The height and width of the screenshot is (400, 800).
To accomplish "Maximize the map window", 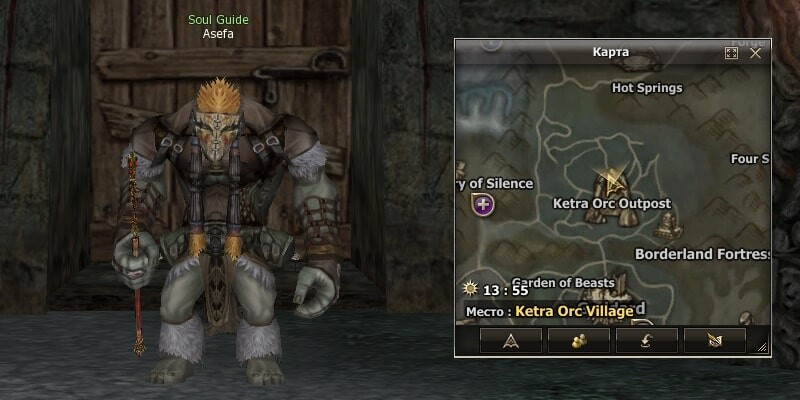I will tap(732, 53).
